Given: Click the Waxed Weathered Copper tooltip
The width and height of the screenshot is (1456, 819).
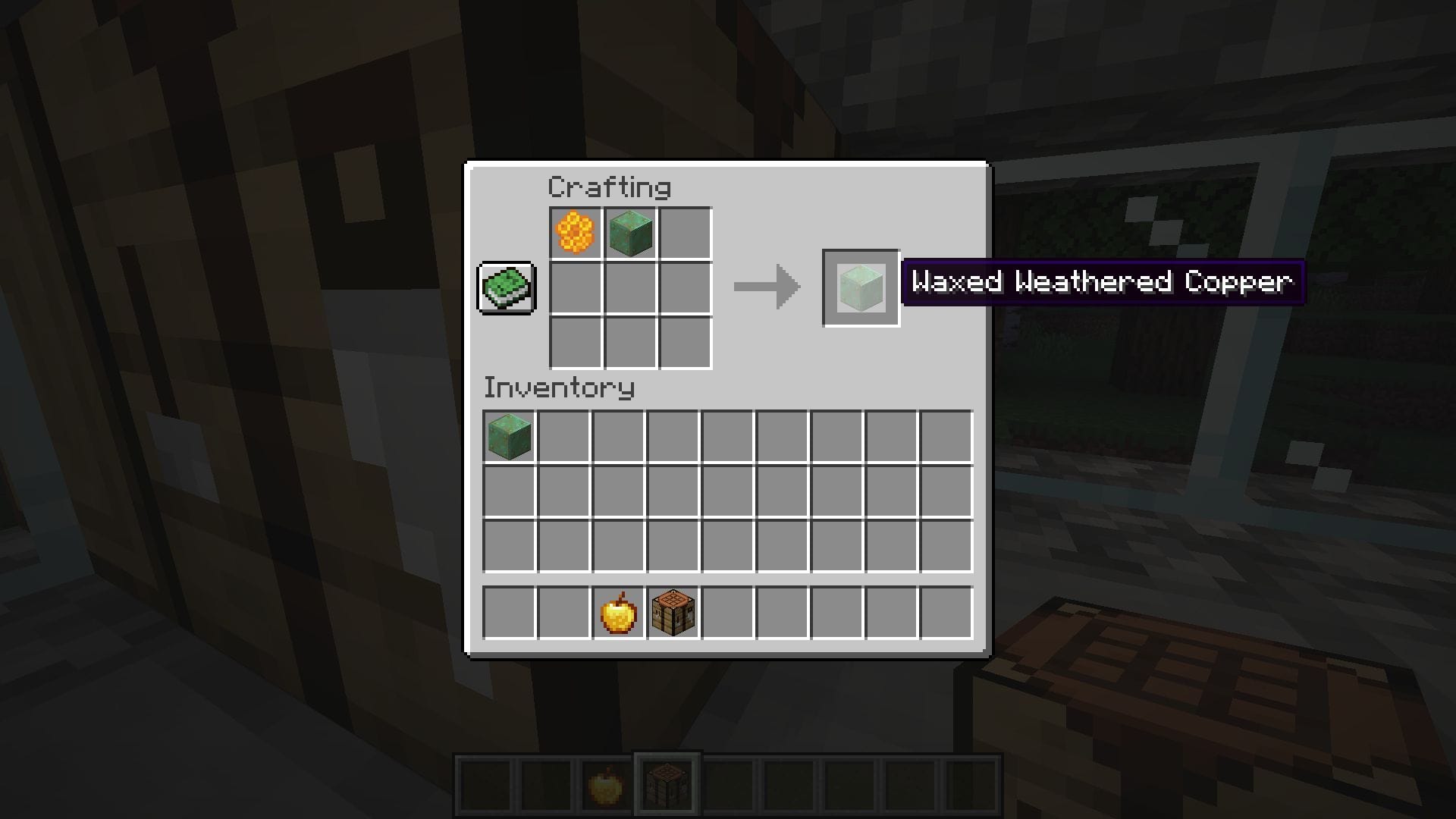Looking at the screenshot, I should 1103,282.
